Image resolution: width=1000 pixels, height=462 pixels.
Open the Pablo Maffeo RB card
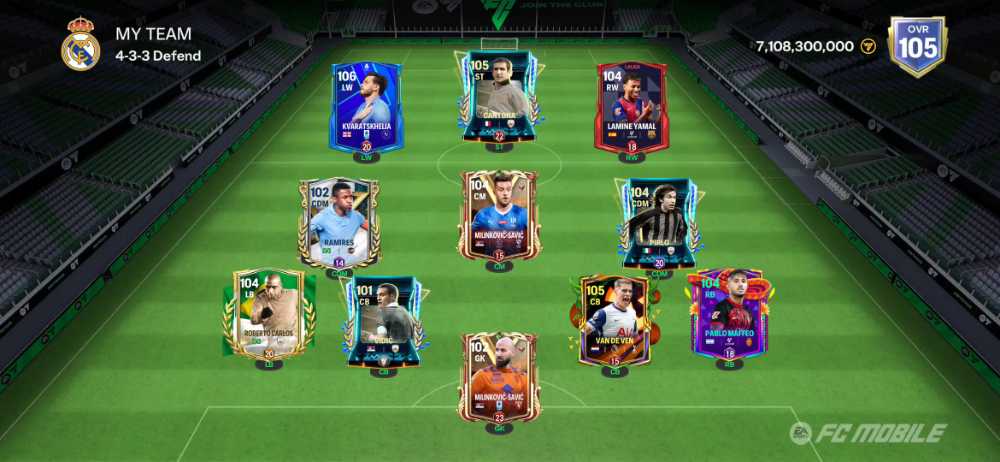point(729,314)
